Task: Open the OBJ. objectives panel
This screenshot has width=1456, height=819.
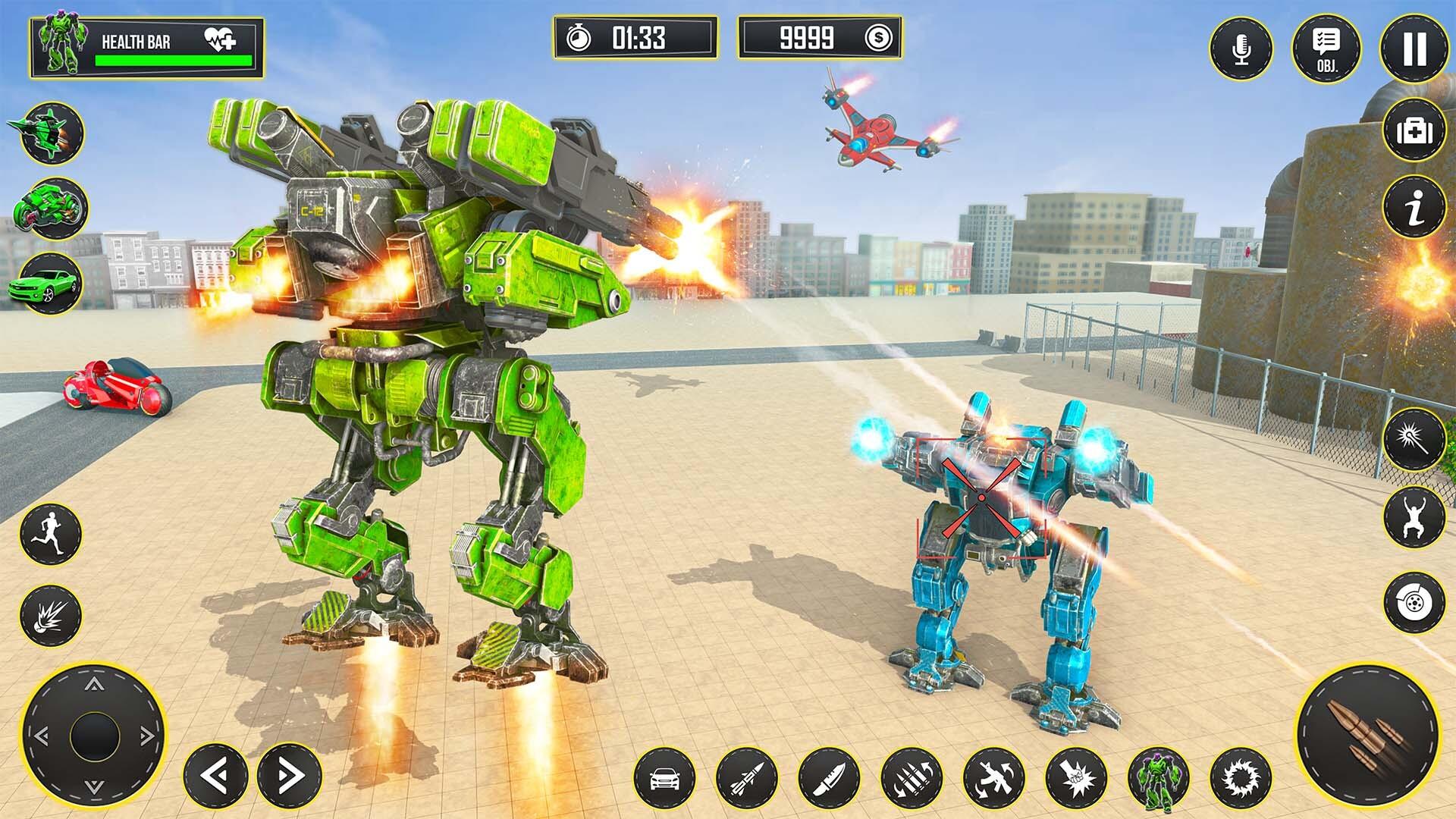Action: point(1326,49)
